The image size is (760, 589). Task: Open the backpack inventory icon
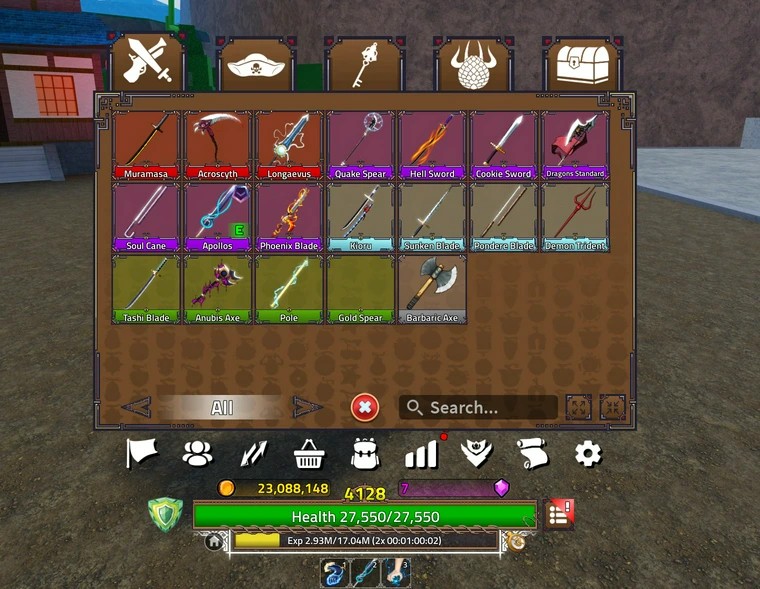364,454
